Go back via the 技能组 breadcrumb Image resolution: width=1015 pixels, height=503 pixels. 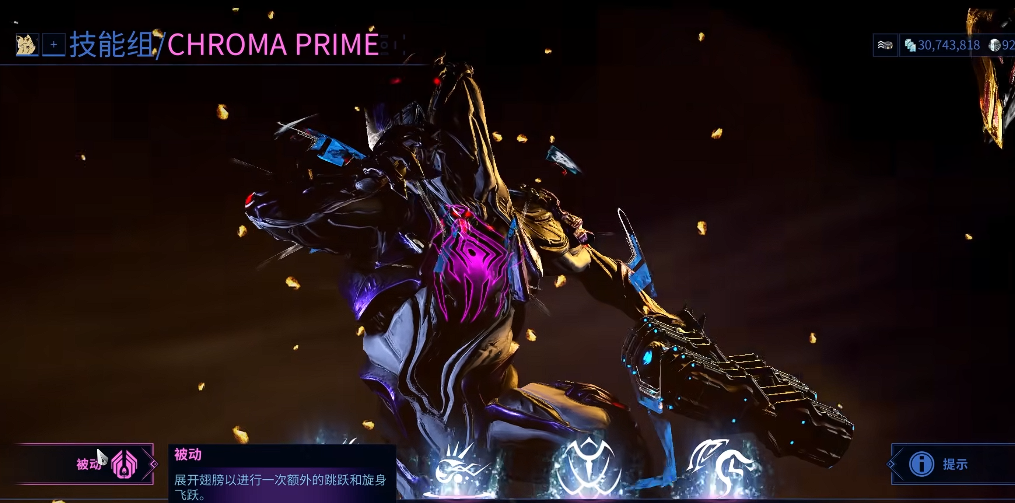pos(110,45)
